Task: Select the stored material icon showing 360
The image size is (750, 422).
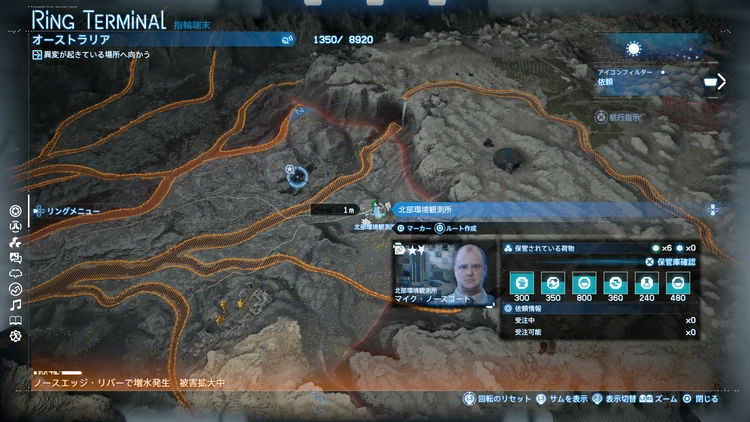Action: (615, 283)
